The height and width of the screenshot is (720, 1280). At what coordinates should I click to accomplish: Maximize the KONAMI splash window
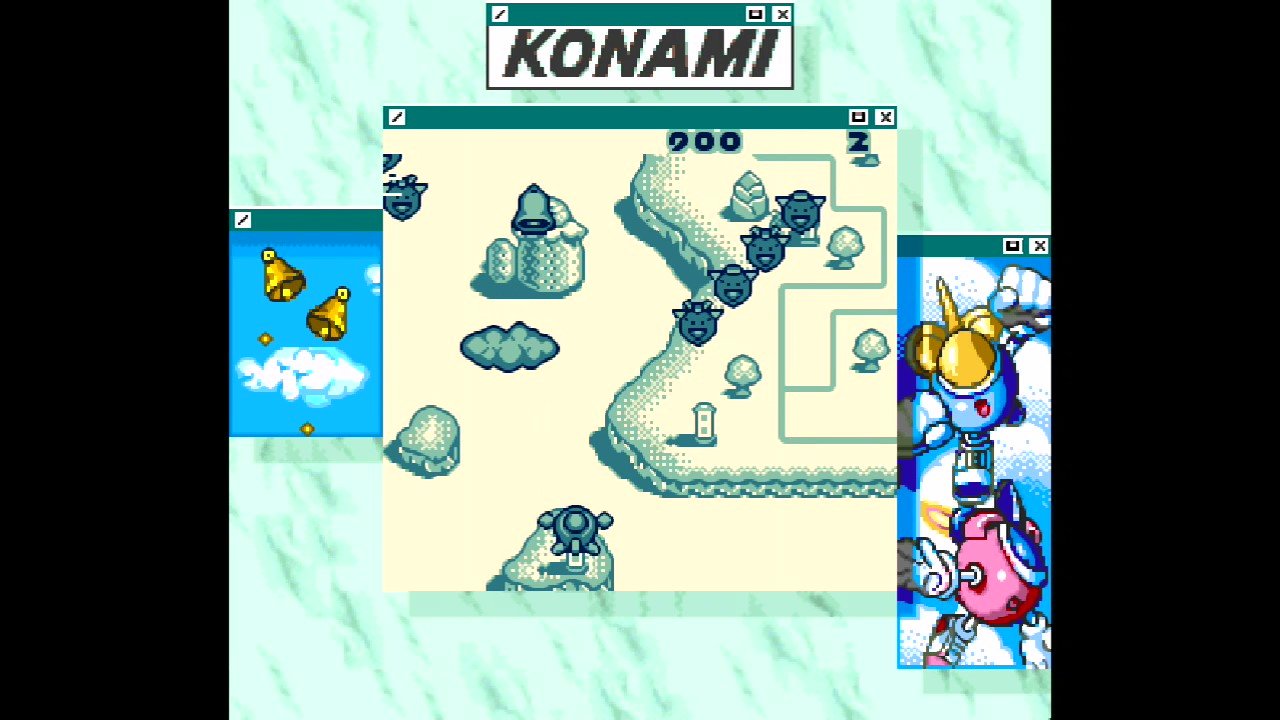pos(757,14)
